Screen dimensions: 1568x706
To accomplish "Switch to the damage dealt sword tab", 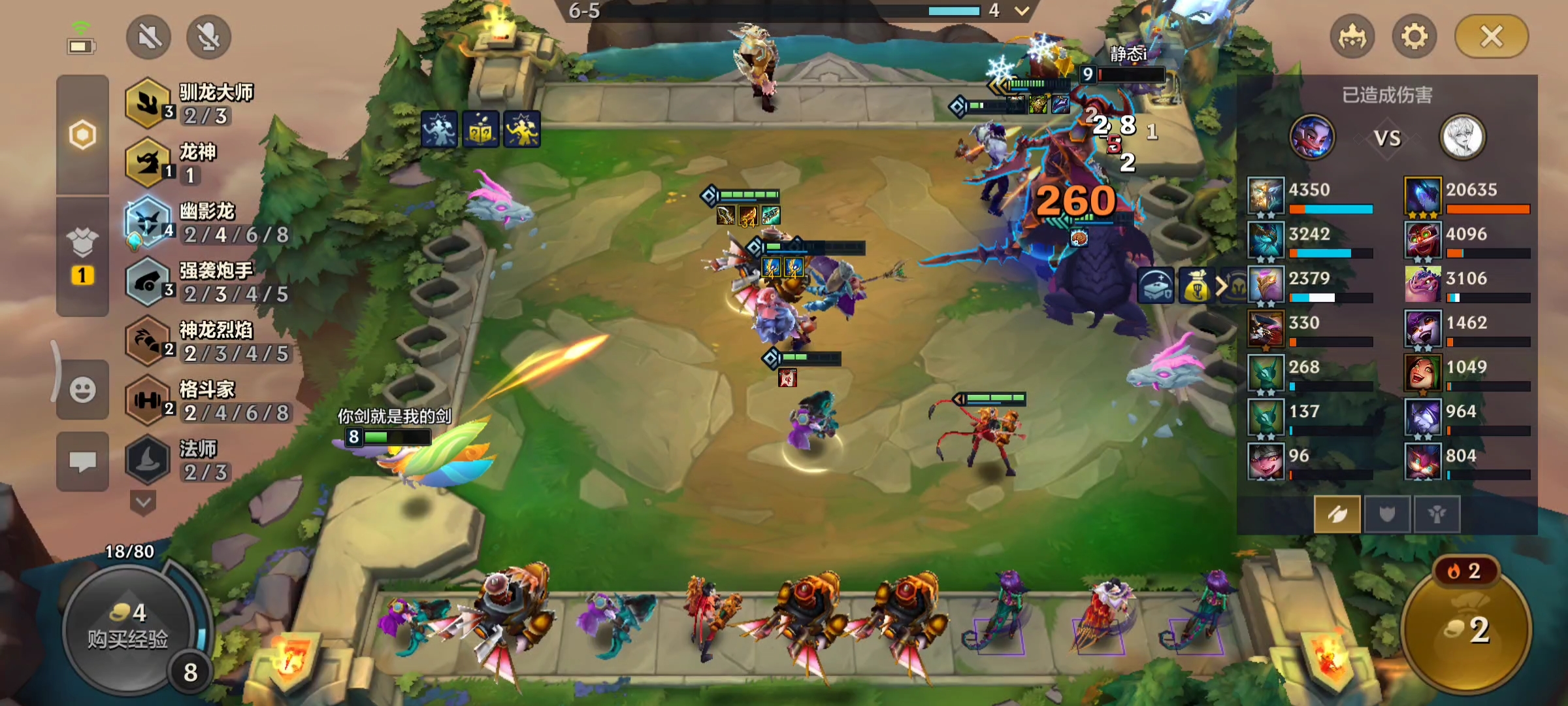I will pos(1337,514).
